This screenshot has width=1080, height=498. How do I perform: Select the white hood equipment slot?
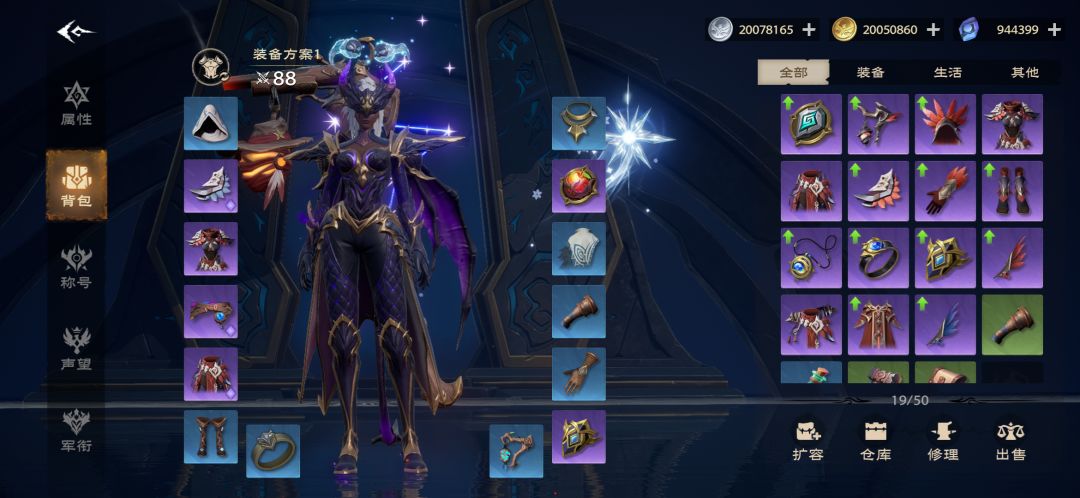pos(211,124)
